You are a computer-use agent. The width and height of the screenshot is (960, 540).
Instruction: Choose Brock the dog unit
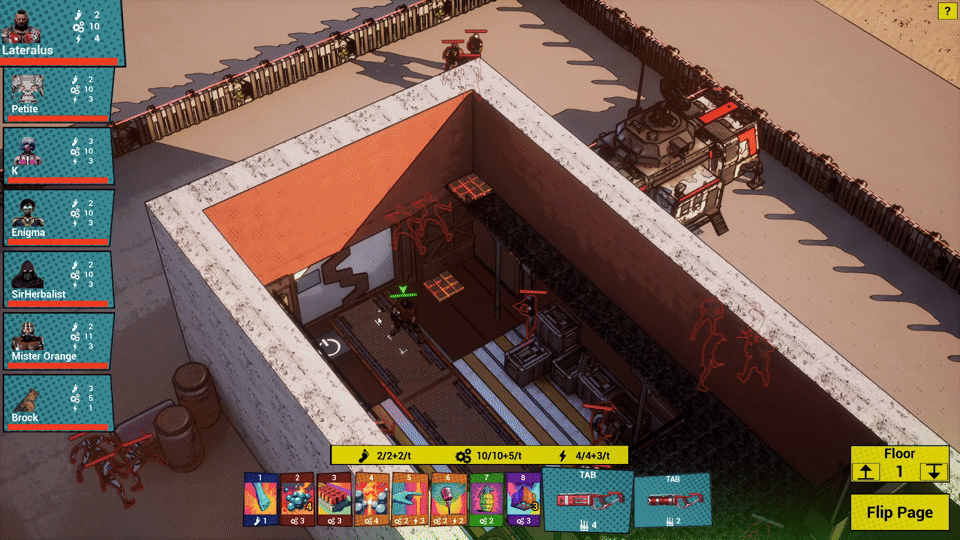pos(58,403)
